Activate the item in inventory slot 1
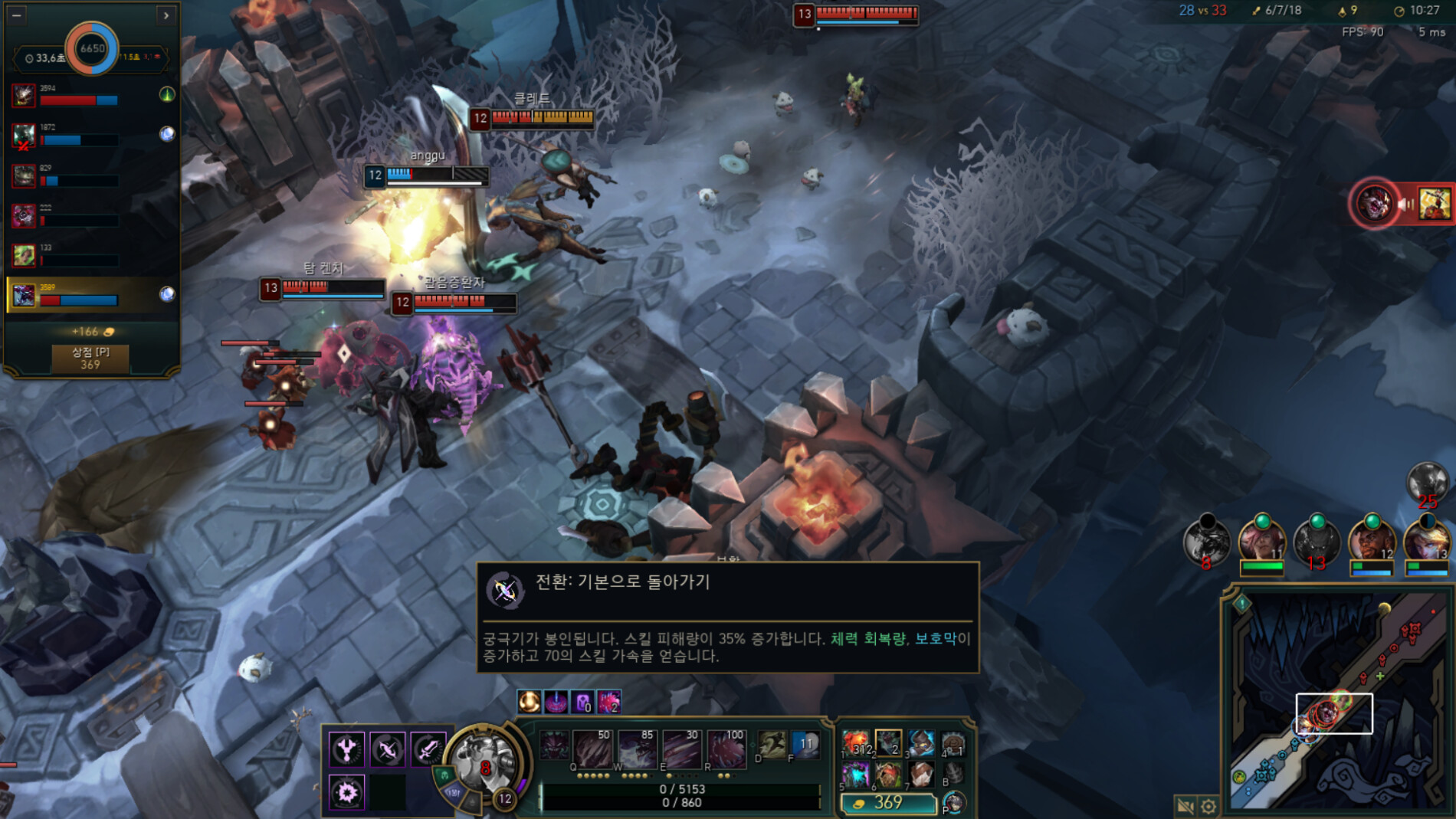This screenshot has width=1456, height=819. coord(856,743)
